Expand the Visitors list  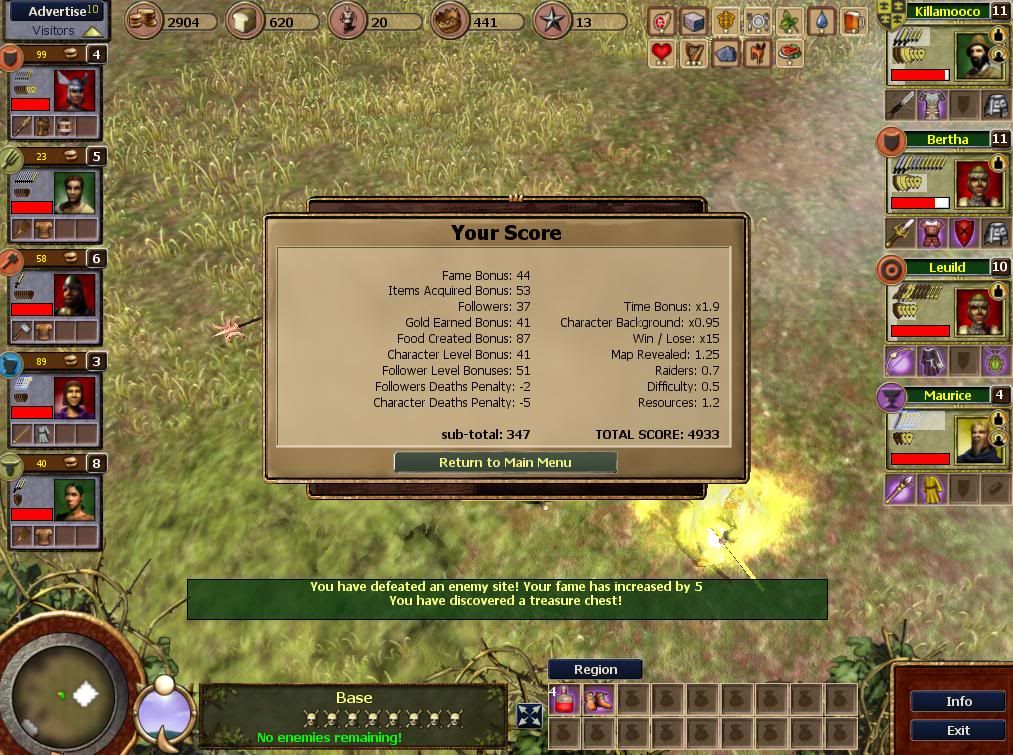click(55, 31)
